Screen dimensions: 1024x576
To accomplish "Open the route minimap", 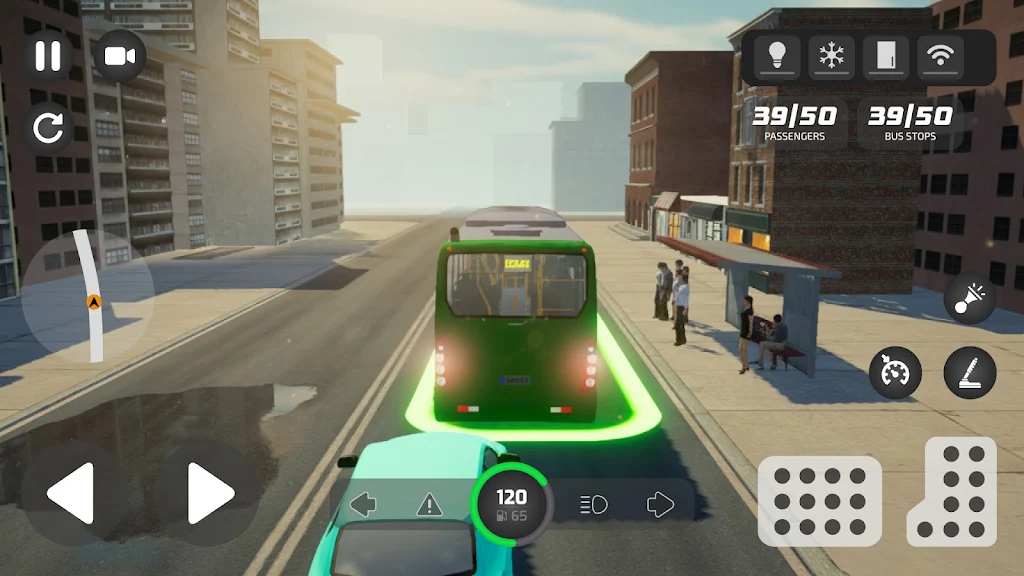I will click(x=89, y=297).
